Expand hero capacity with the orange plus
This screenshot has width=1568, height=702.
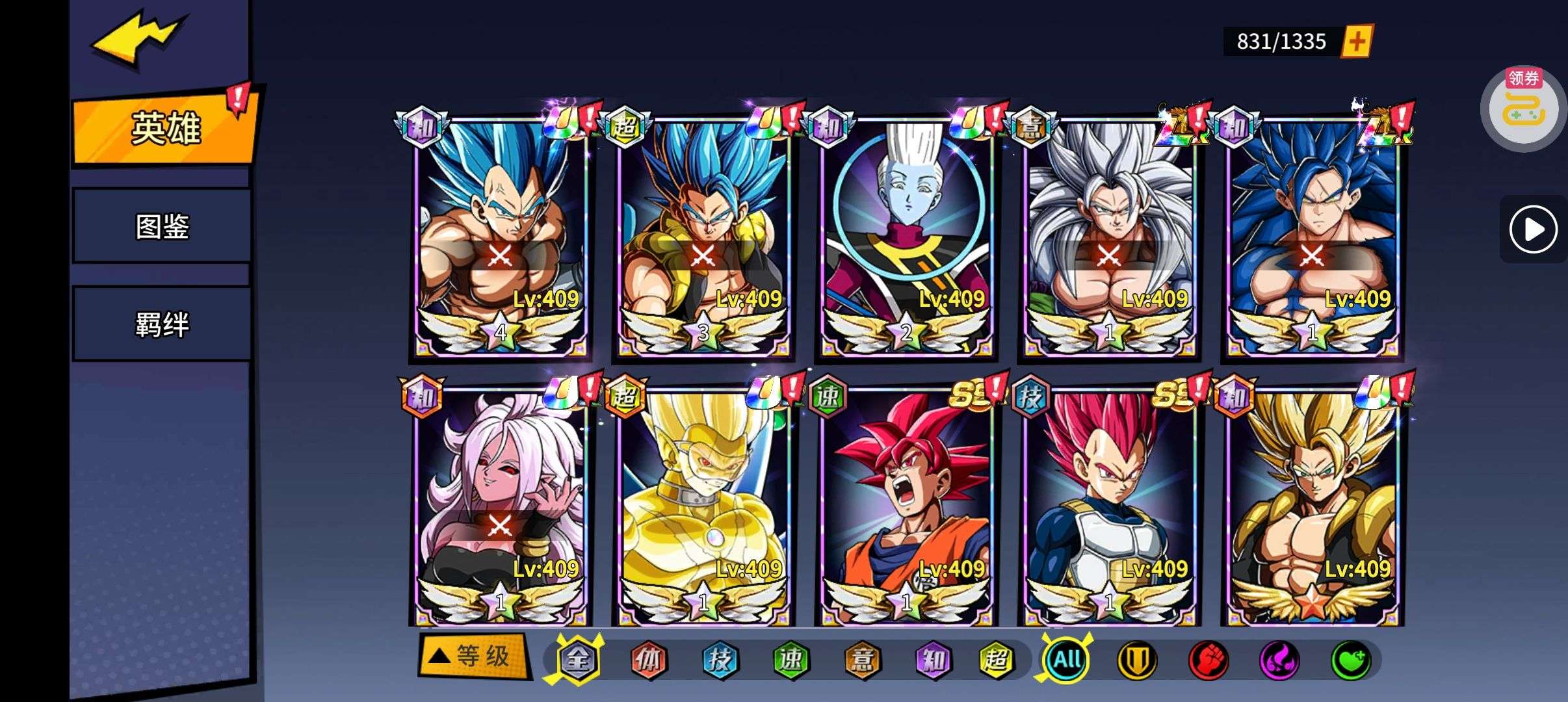[1357, 42]
